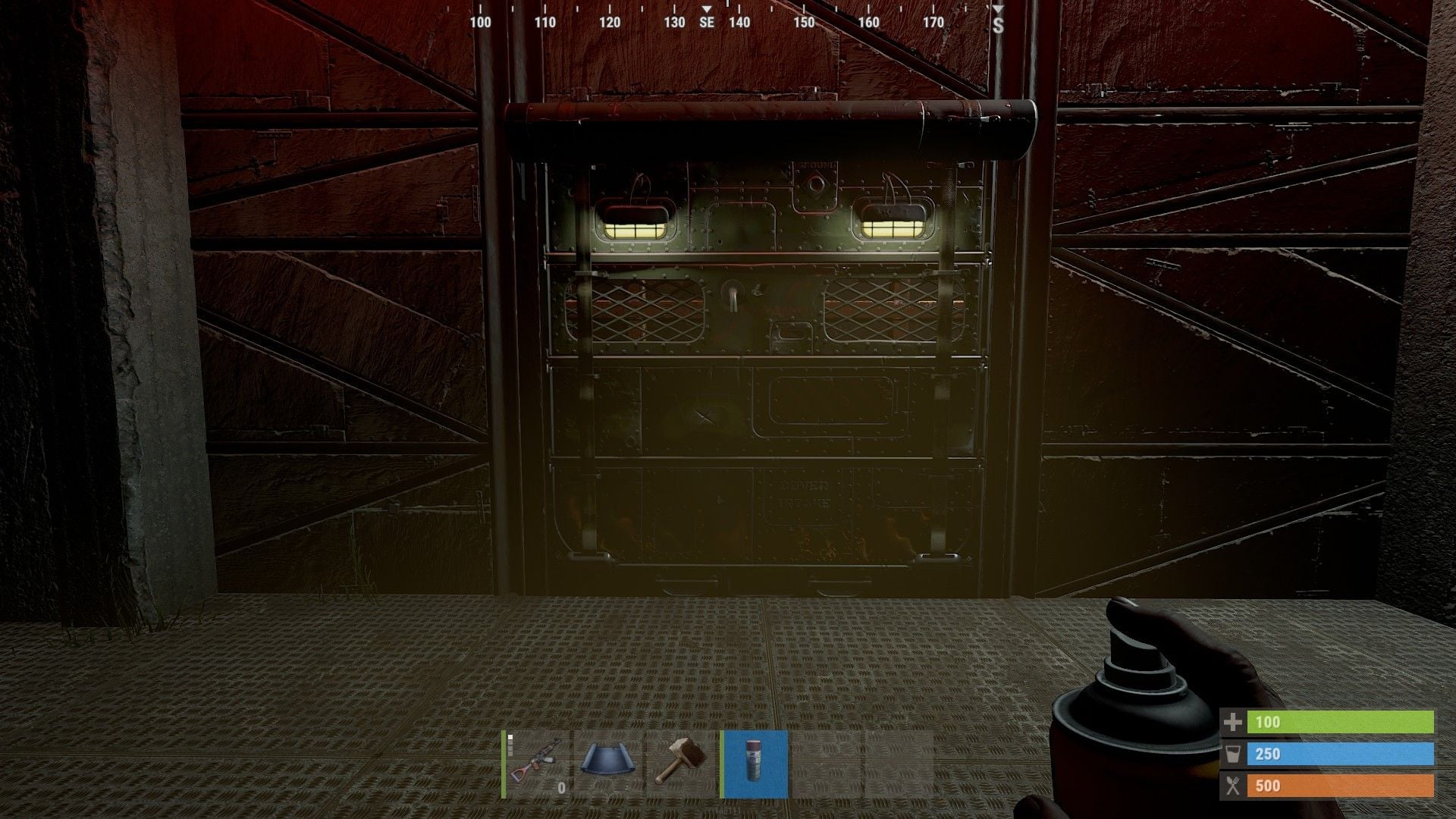The height and width of the screenshot is (819, 1456).
Task: Select the assault rifle hotbar slot
Action: [537, 764]
